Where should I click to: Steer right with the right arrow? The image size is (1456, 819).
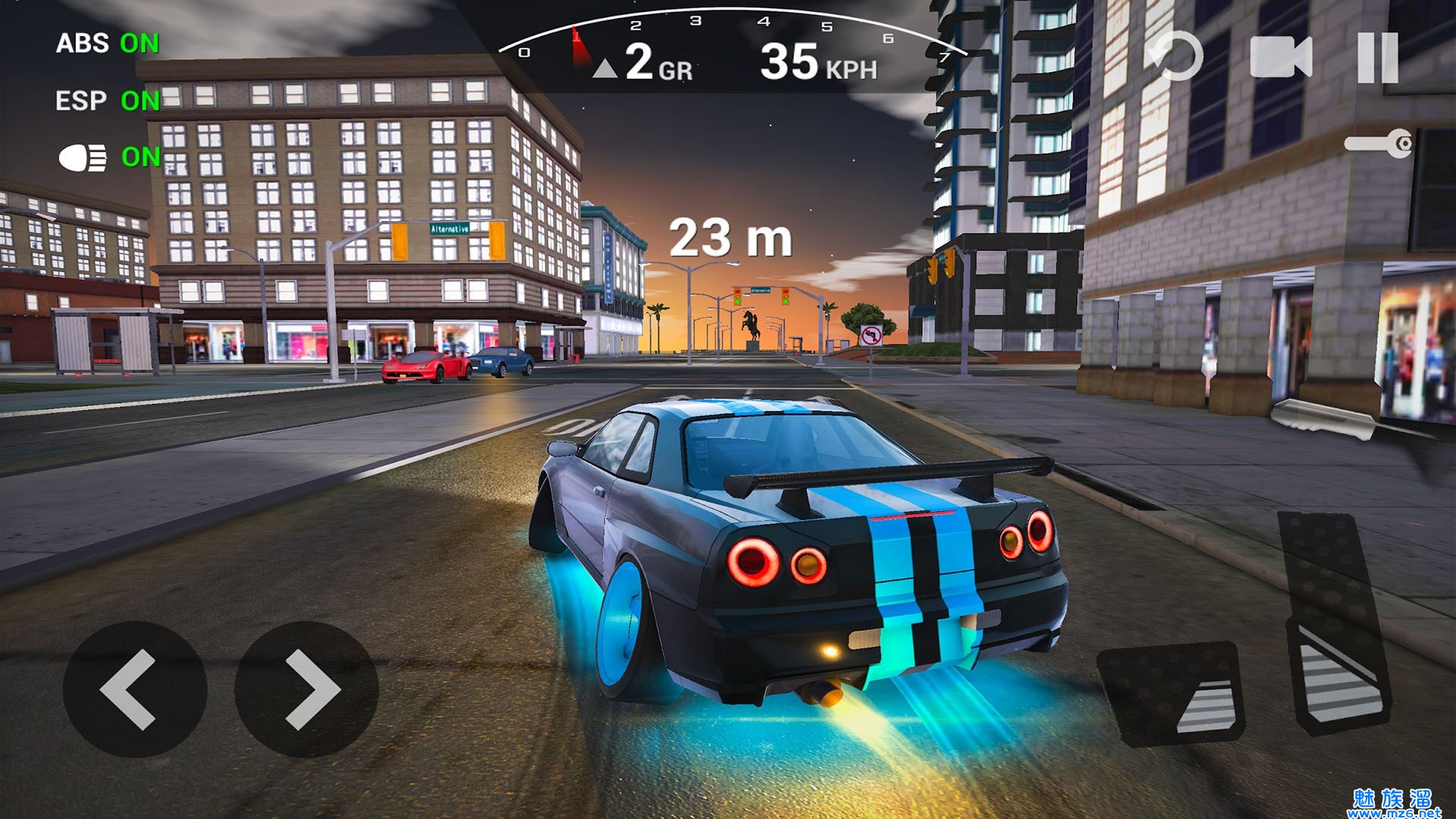306,689
